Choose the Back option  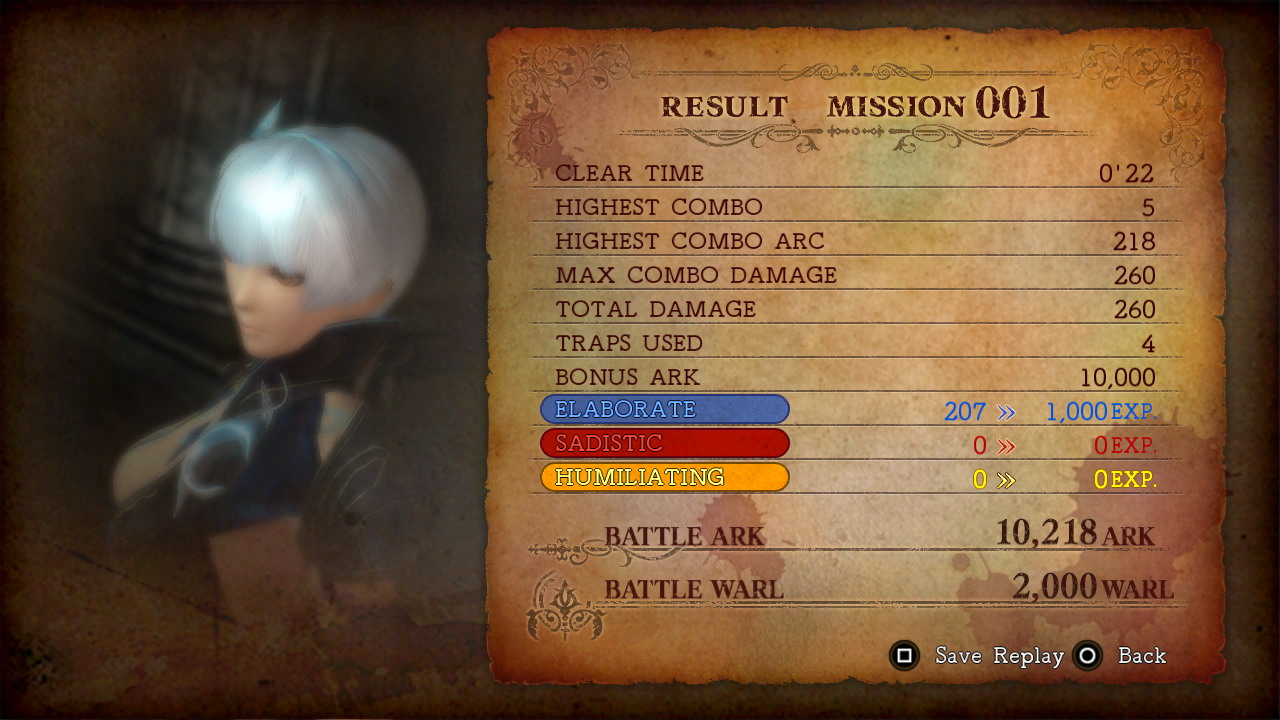(x=1141, y=657)
